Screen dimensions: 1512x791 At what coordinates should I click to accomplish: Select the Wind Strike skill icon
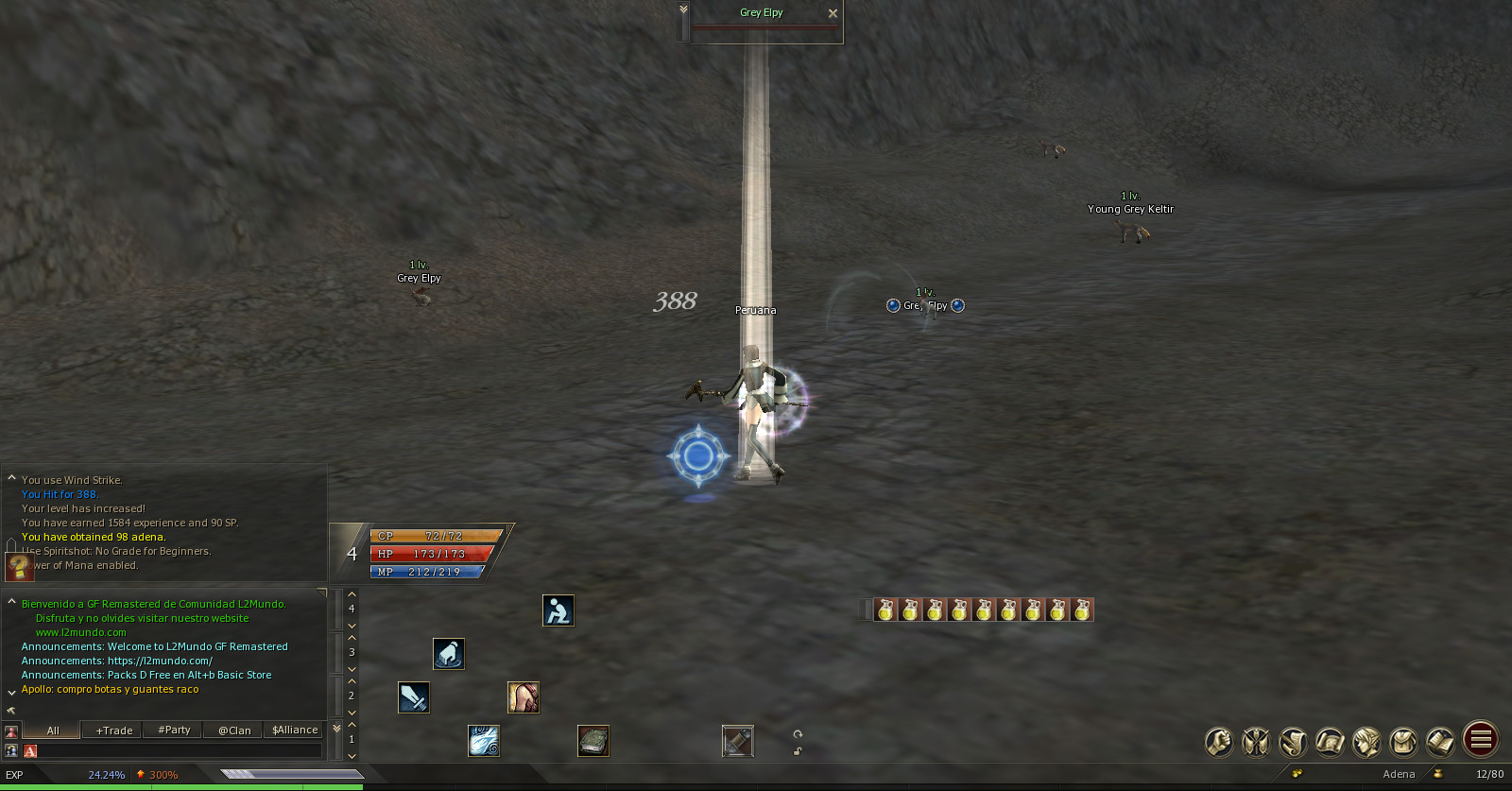pos(484,741)
